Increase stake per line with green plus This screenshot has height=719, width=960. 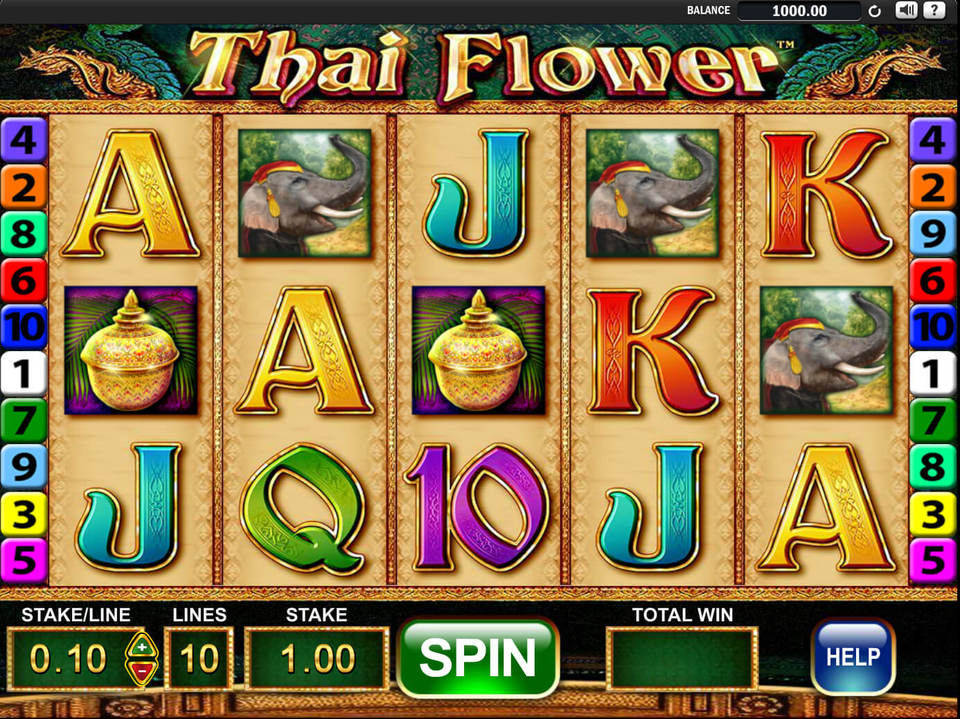coord(140,646)
